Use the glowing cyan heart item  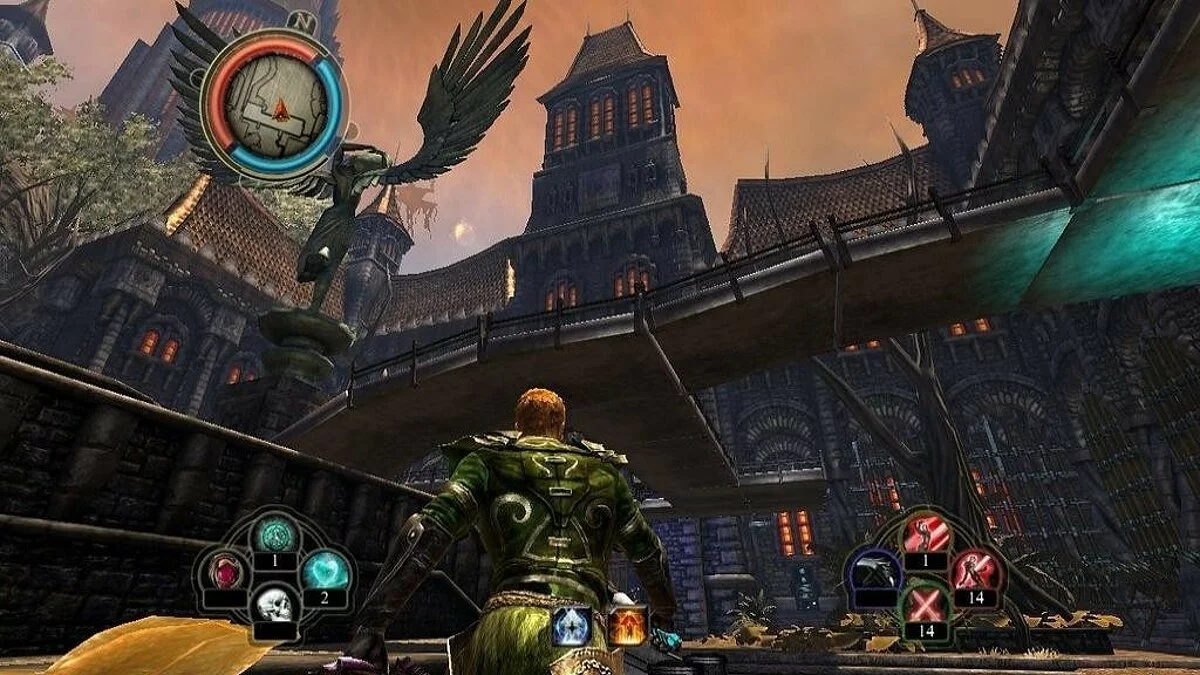(326, 571)
